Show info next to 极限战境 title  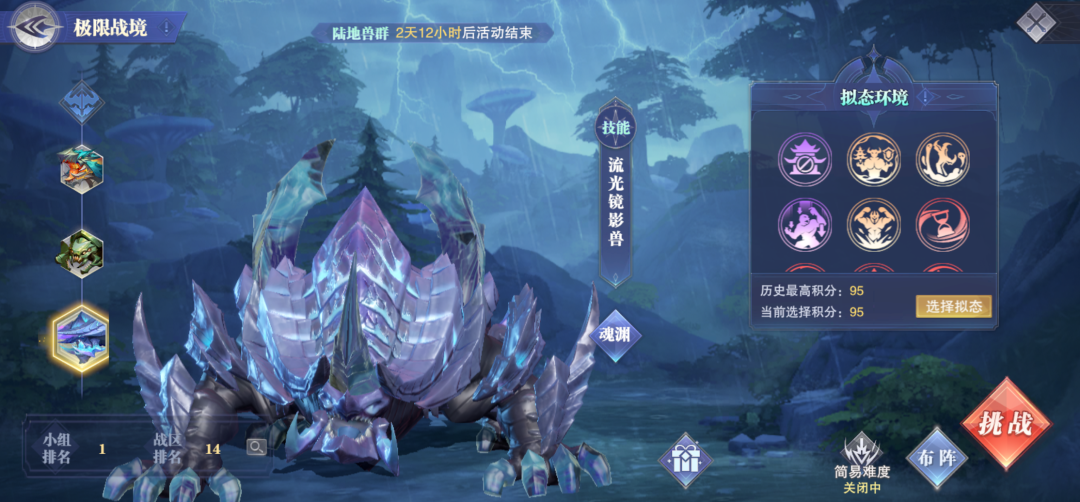pos(166,27)
